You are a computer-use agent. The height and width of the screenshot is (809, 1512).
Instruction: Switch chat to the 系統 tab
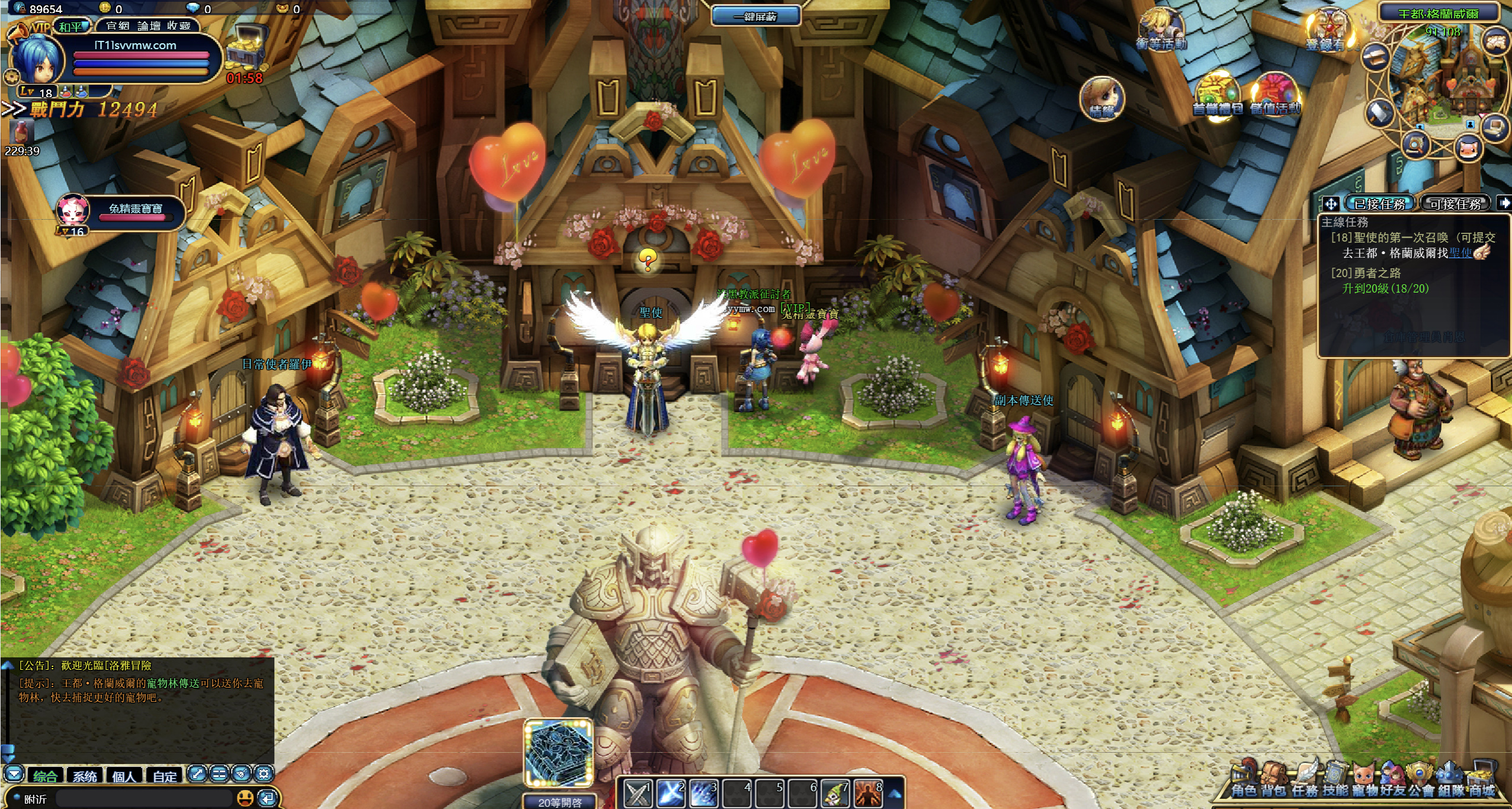point(85,776)
